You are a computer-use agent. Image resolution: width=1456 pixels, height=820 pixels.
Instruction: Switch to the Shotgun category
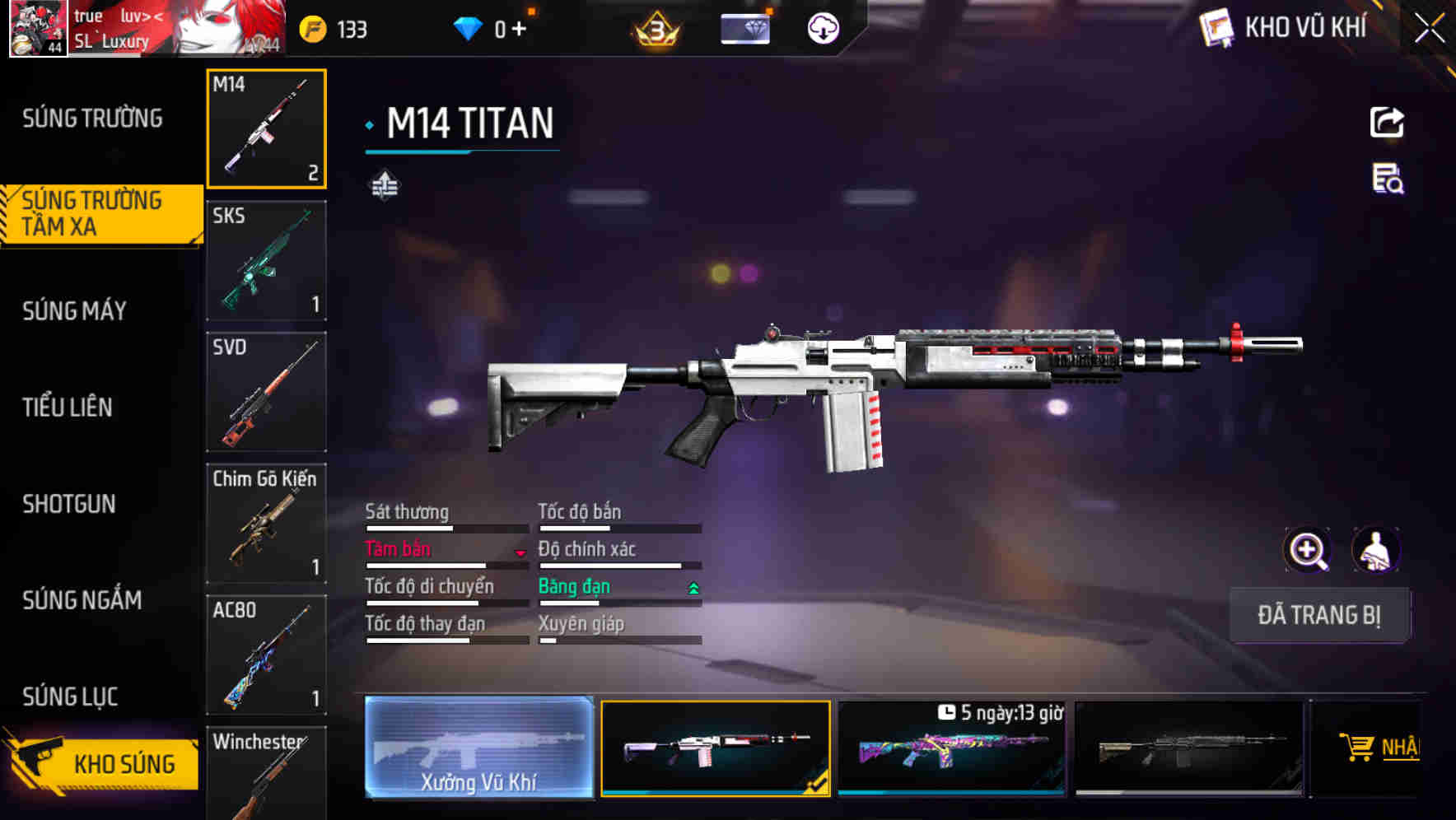(69, 504)
